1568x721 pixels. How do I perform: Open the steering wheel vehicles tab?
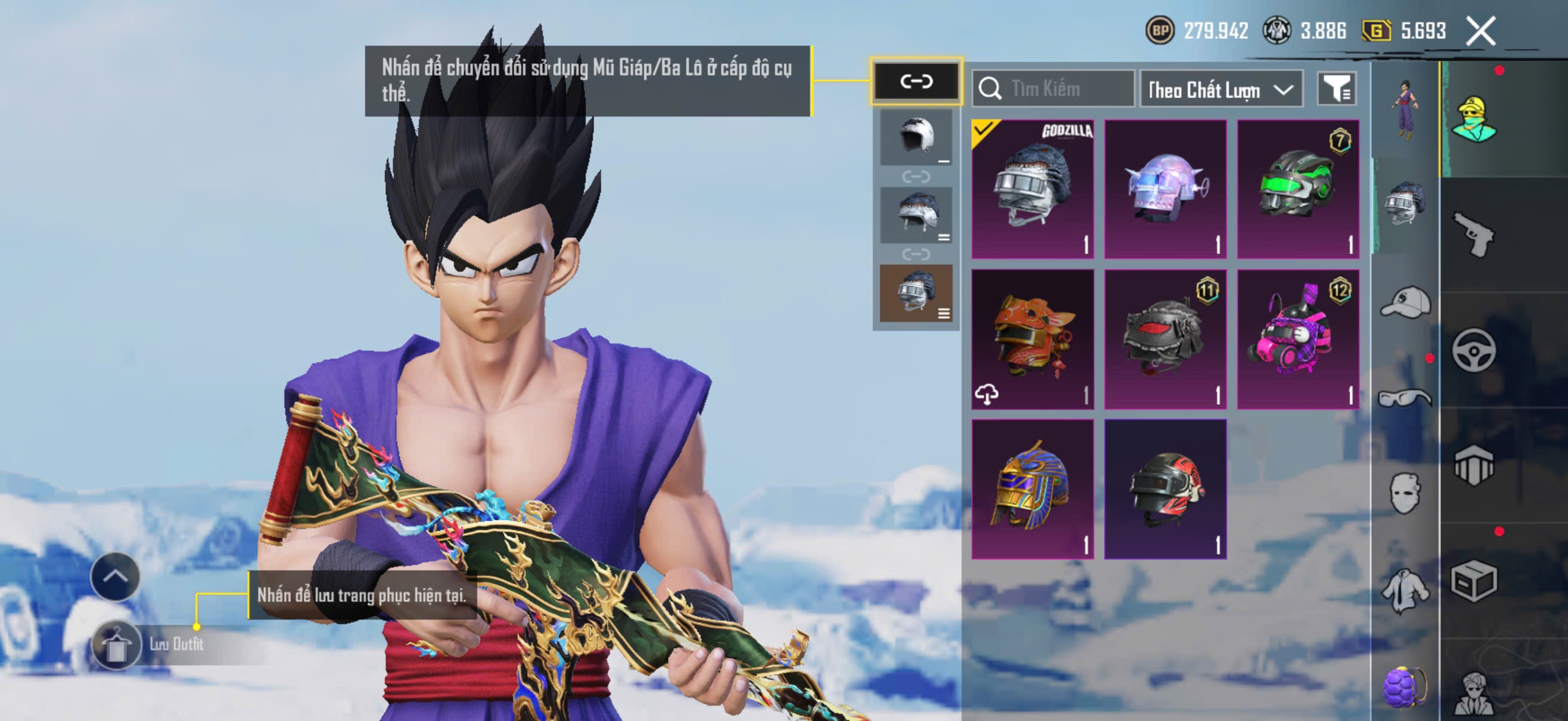coord(1474,350)
